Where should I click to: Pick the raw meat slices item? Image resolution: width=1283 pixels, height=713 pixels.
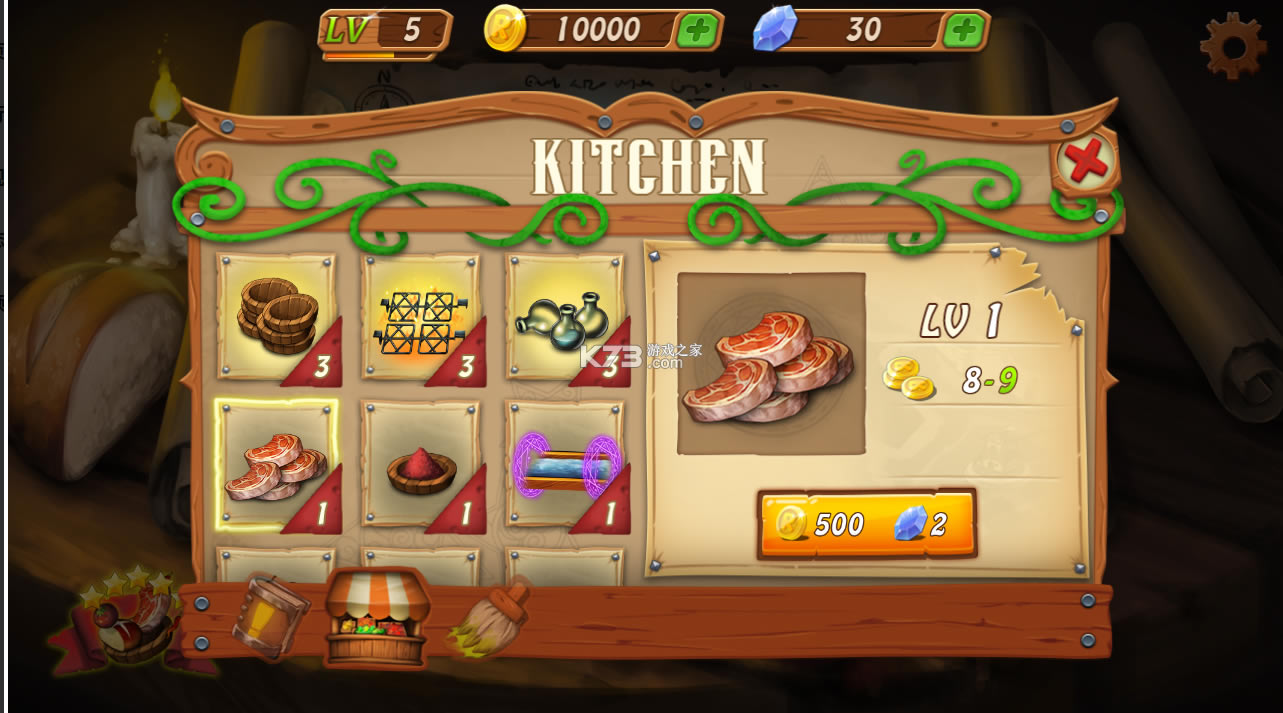pyautogui.click(x=277, y=465)
